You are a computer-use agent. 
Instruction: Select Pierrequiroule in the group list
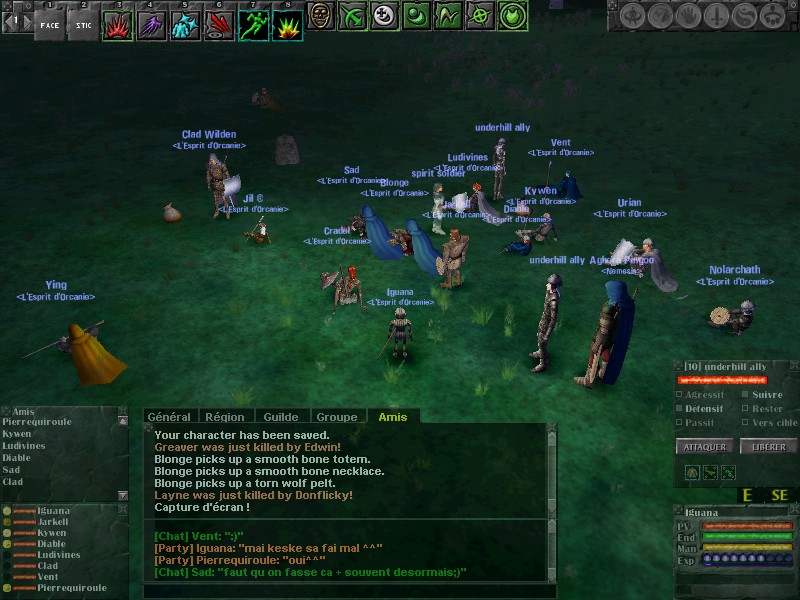coord(72,589)
